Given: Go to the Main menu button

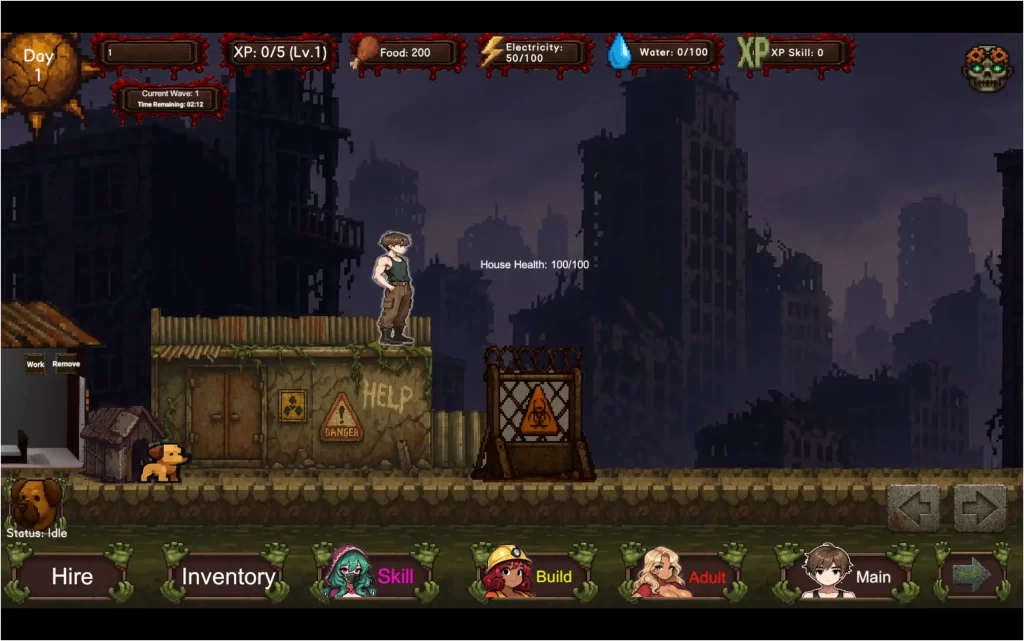Looking at the screenshot, I should point(851,576).
